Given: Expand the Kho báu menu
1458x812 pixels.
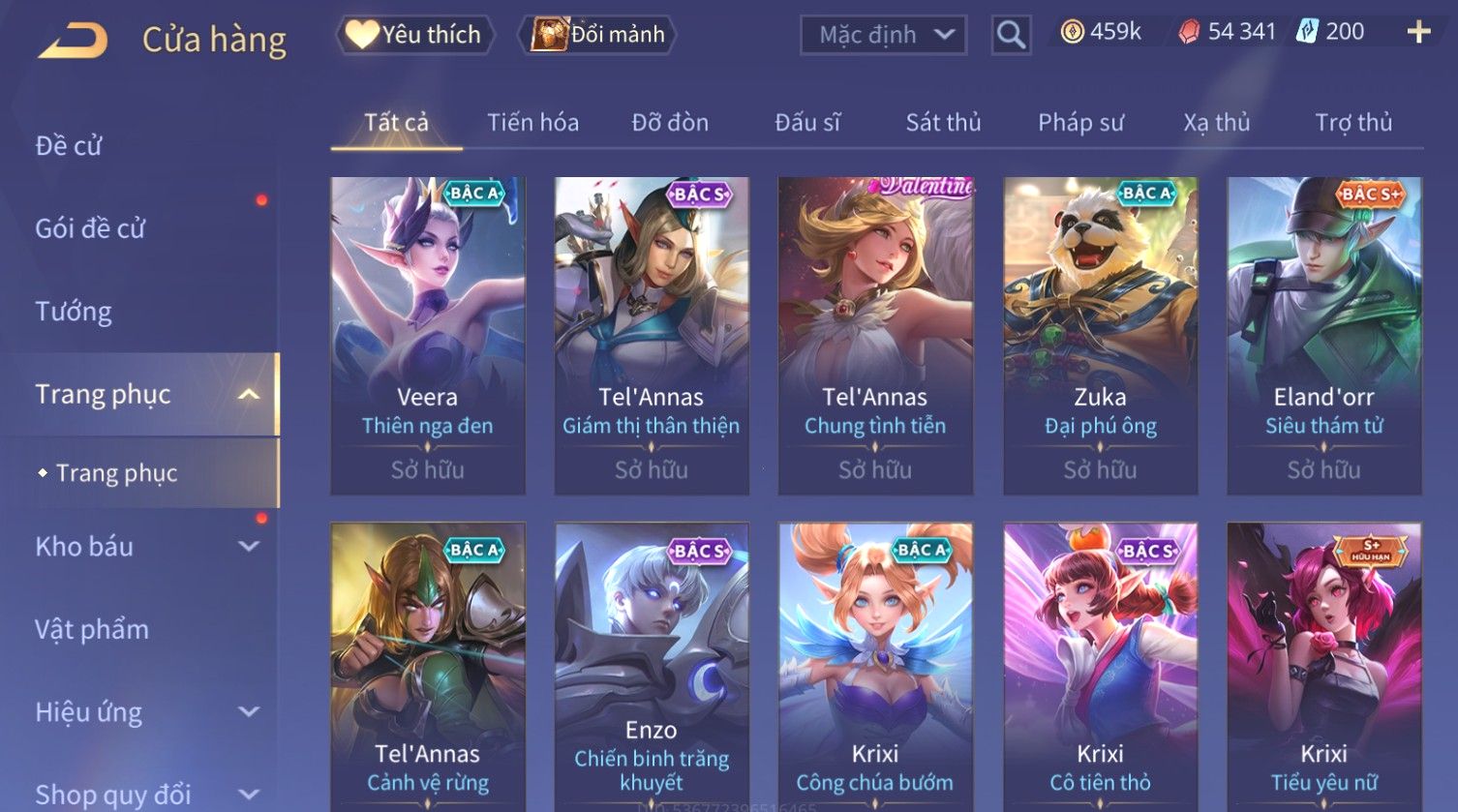Looking at the screenshot, I should pyautogui.click(x=145, y=547).
